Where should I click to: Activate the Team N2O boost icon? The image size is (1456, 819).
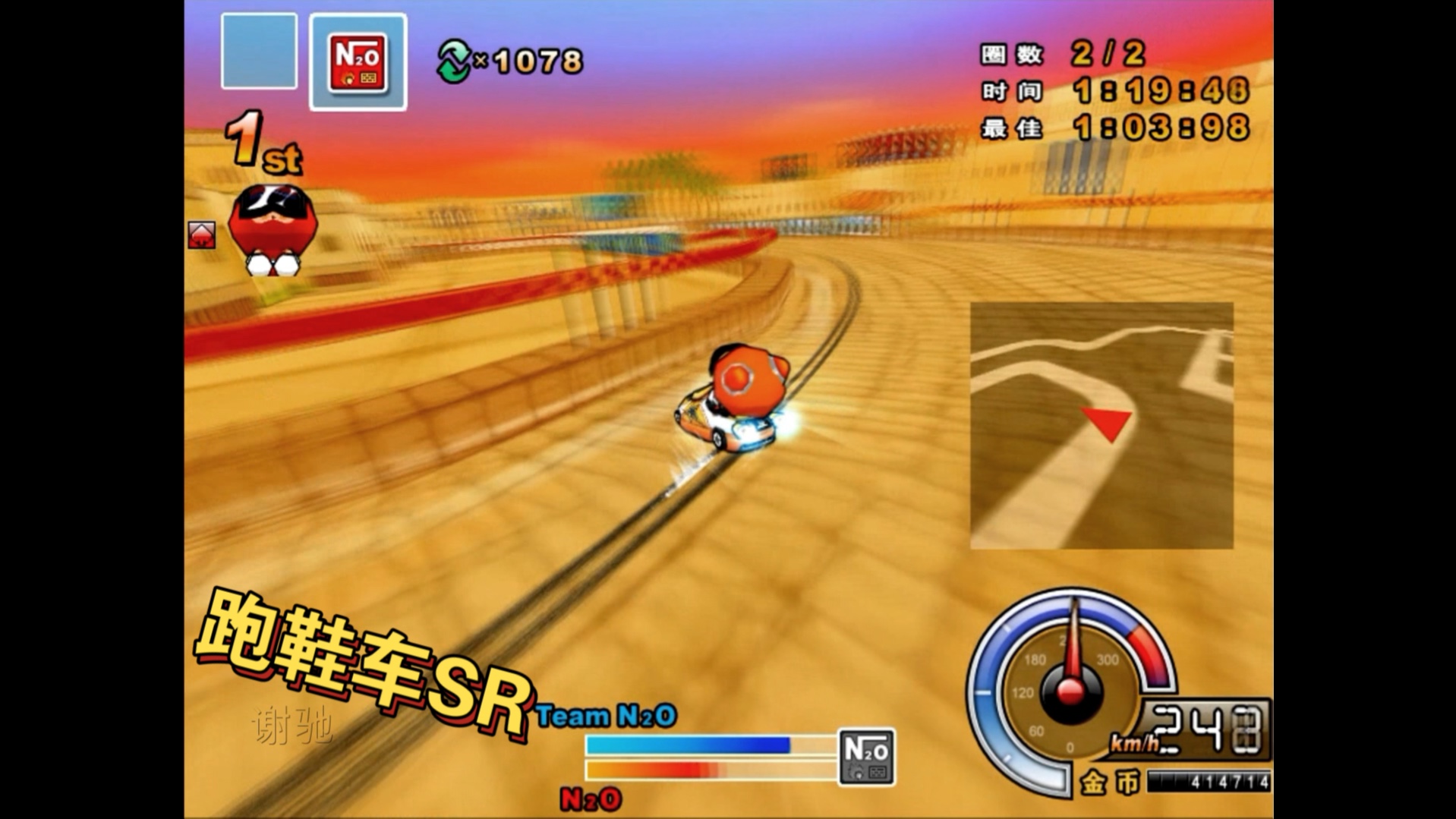[x=866, y=757]
